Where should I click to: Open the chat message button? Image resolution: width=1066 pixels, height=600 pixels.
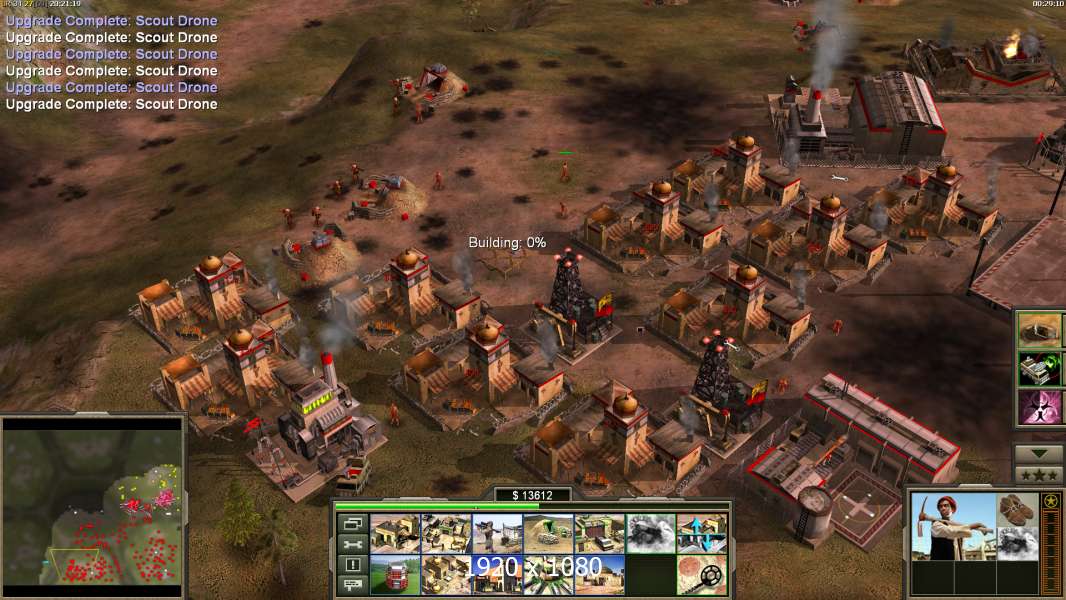352,585
